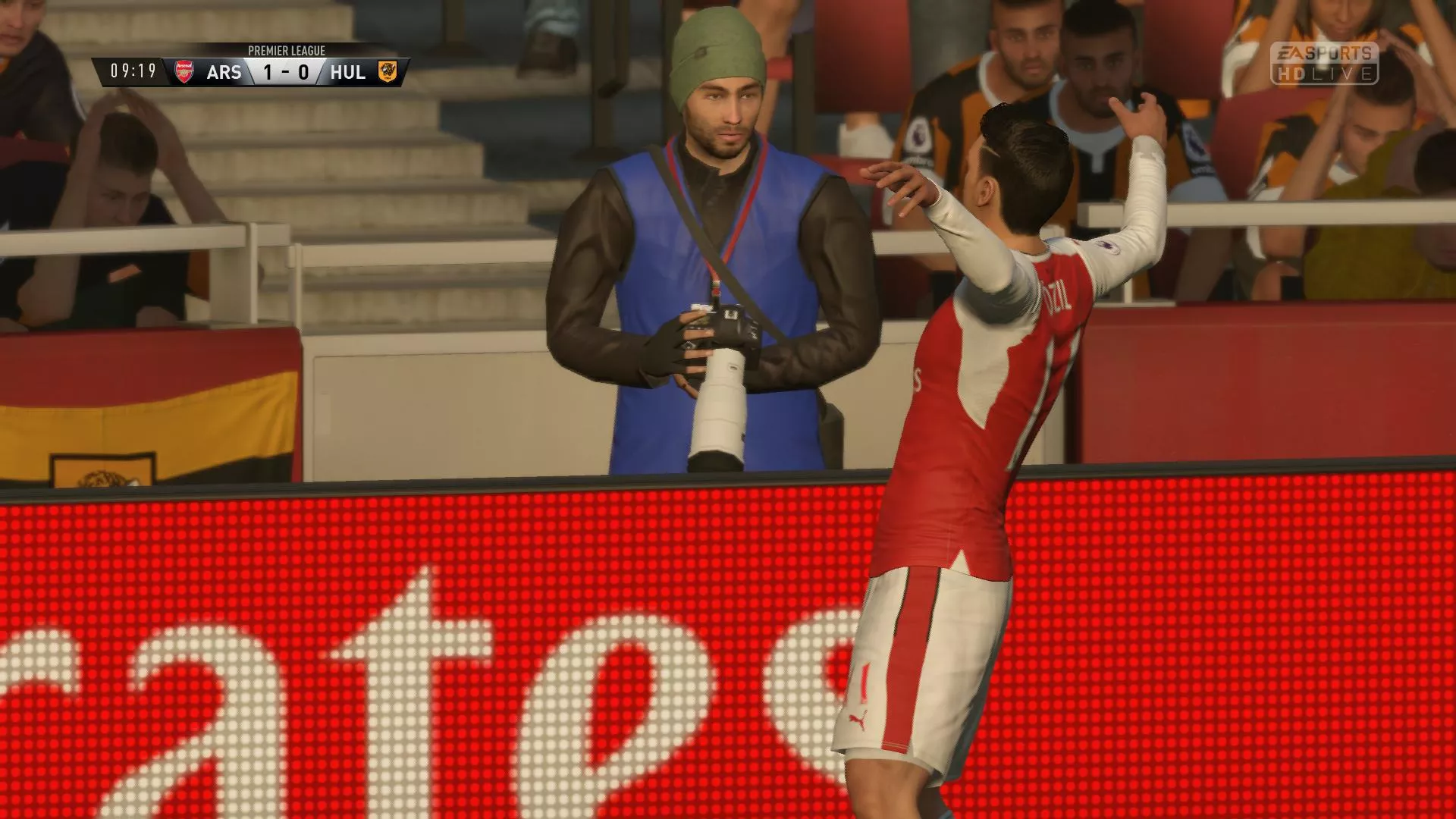Expand the Premier League header banner
Image resolution: width=1456 pixels, height=819 pixels.
pos(287,51)
